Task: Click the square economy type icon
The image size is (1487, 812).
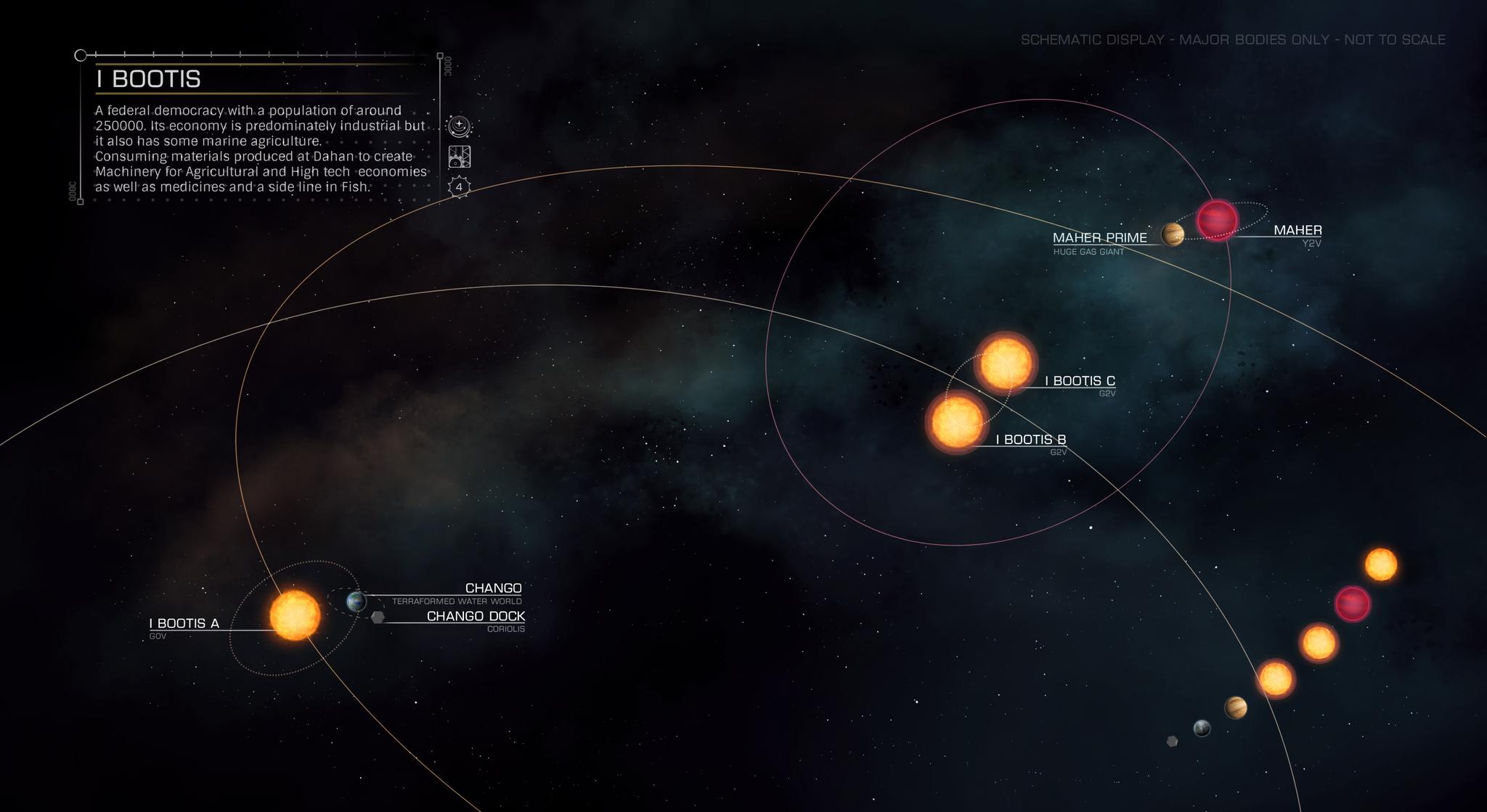Action: tap(460, 157)
